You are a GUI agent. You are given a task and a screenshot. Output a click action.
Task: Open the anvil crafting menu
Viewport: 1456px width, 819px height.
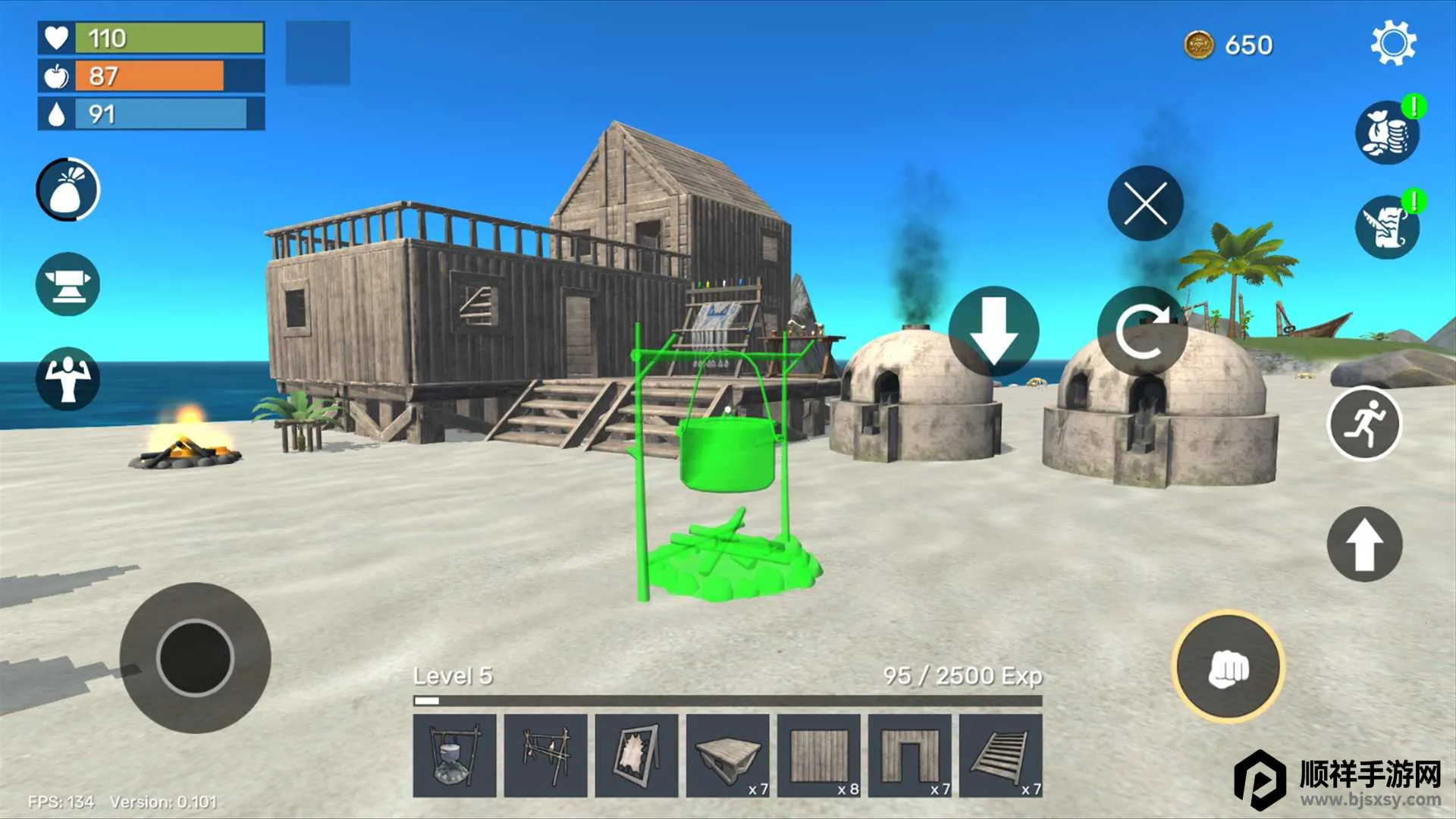point(67,284)
